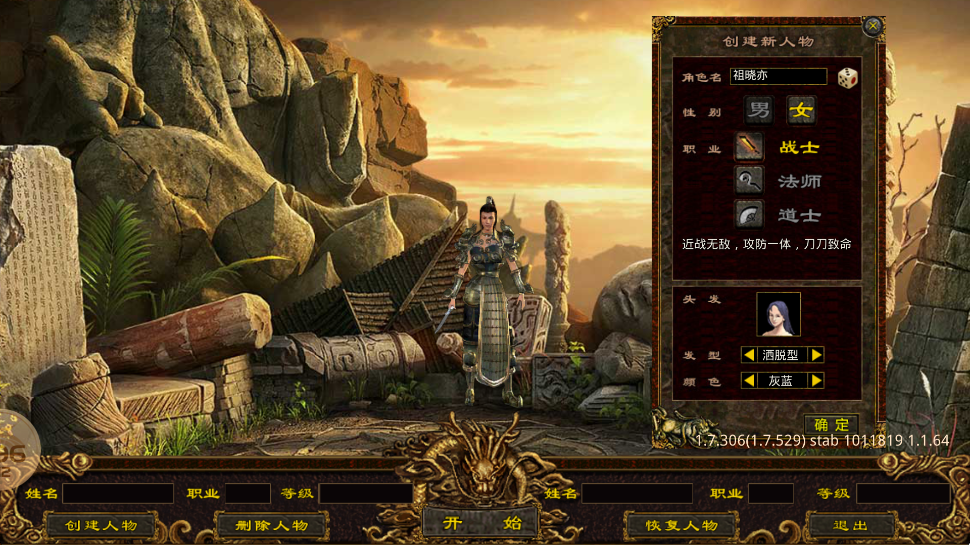
Task: Choose the Taoist class 道士
Action: pyautogui.click(x=750, y=214)
